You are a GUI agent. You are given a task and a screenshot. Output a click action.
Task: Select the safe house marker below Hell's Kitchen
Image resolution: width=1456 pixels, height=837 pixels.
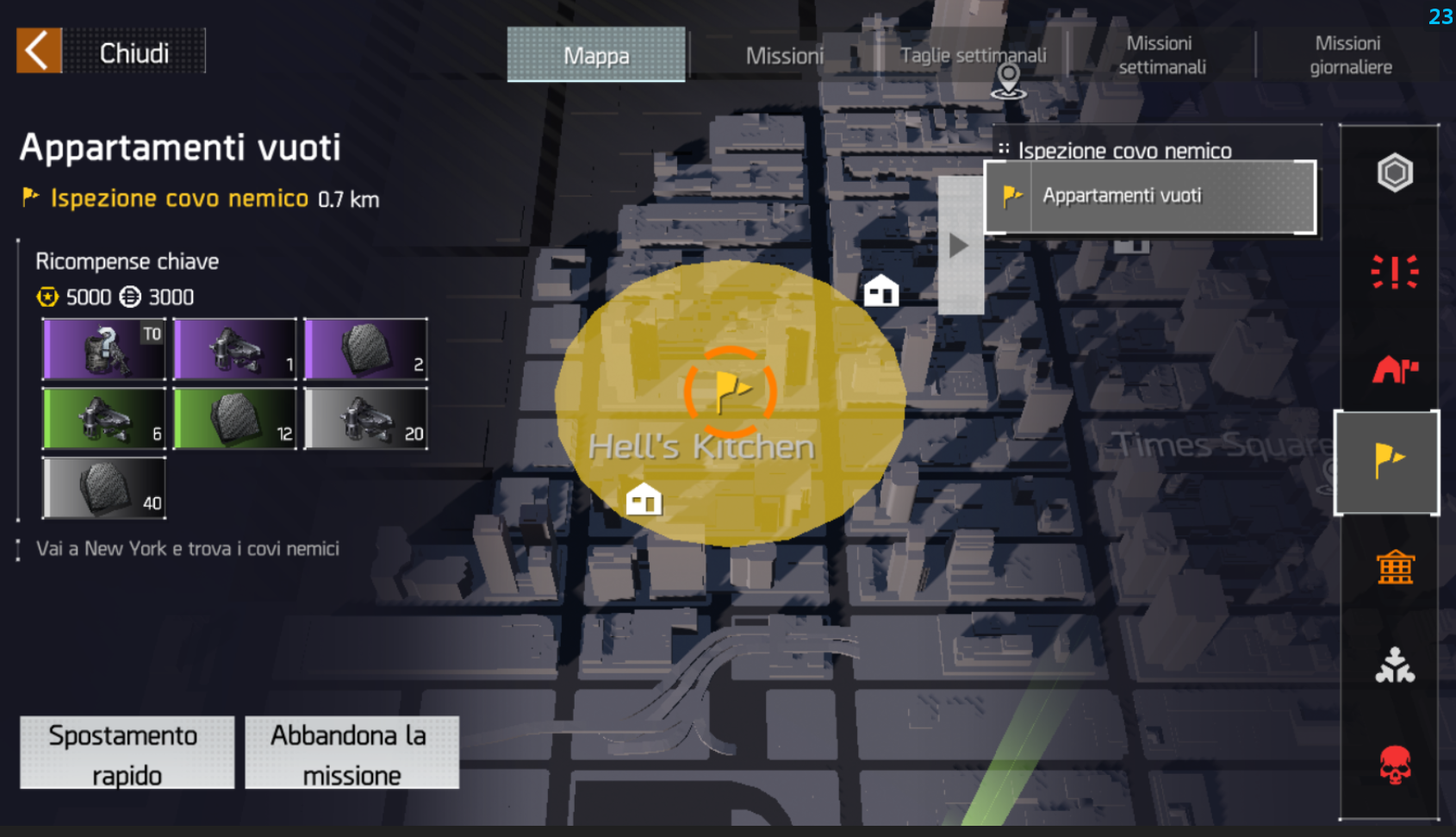[x=644, y=499]
